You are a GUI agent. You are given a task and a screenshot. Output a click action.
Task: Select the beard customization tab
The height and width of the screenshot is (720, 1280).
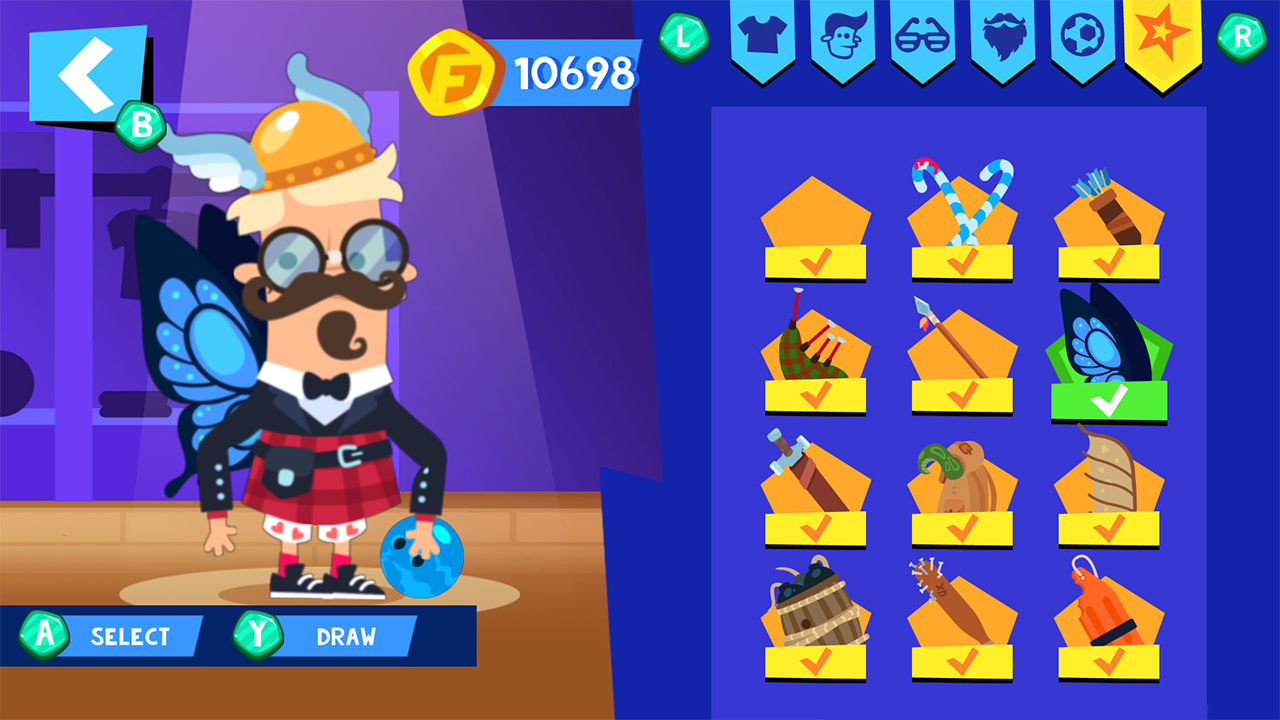click(x=1003, y=42)
